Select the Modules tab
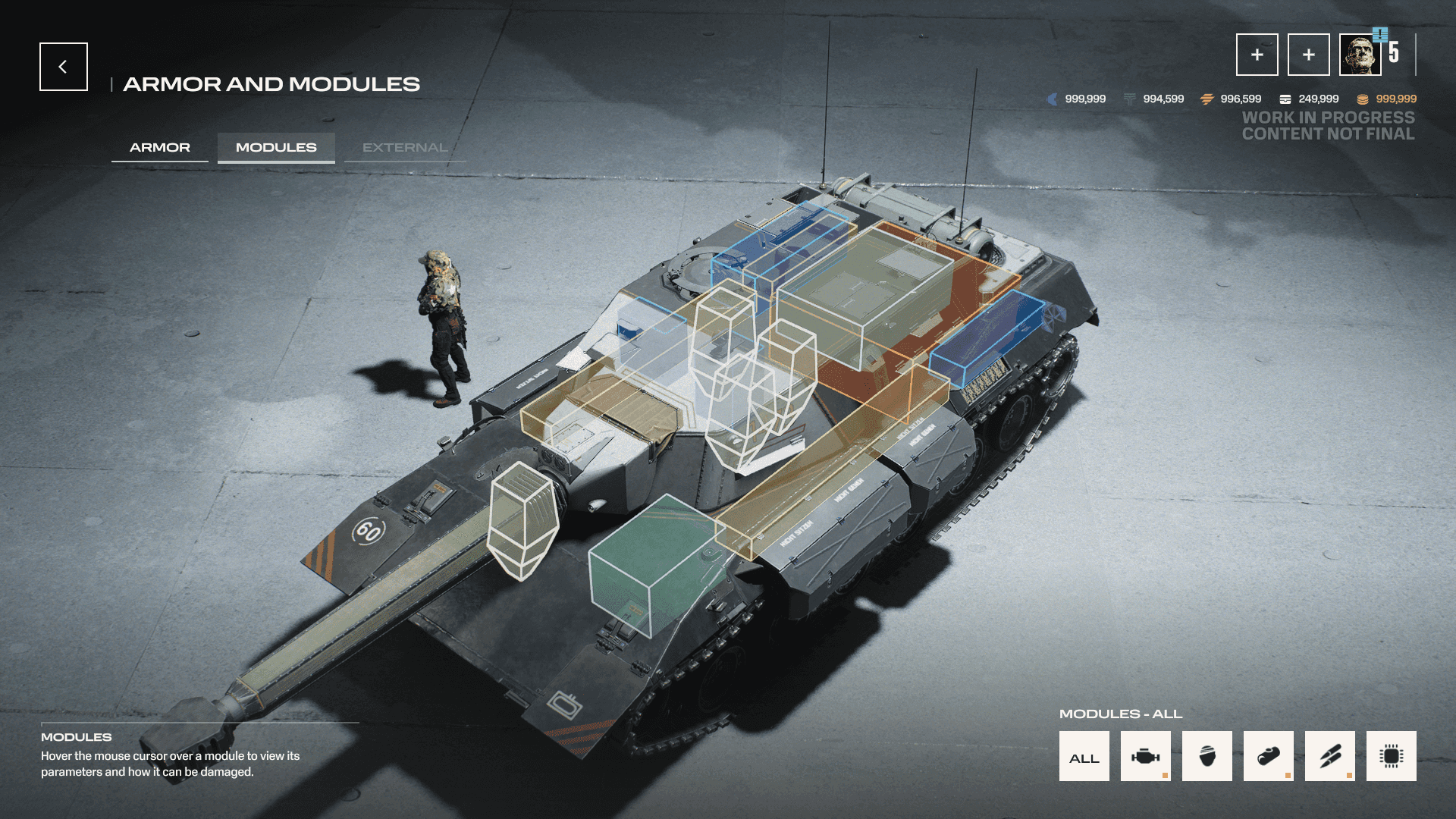 coord(276,147)
